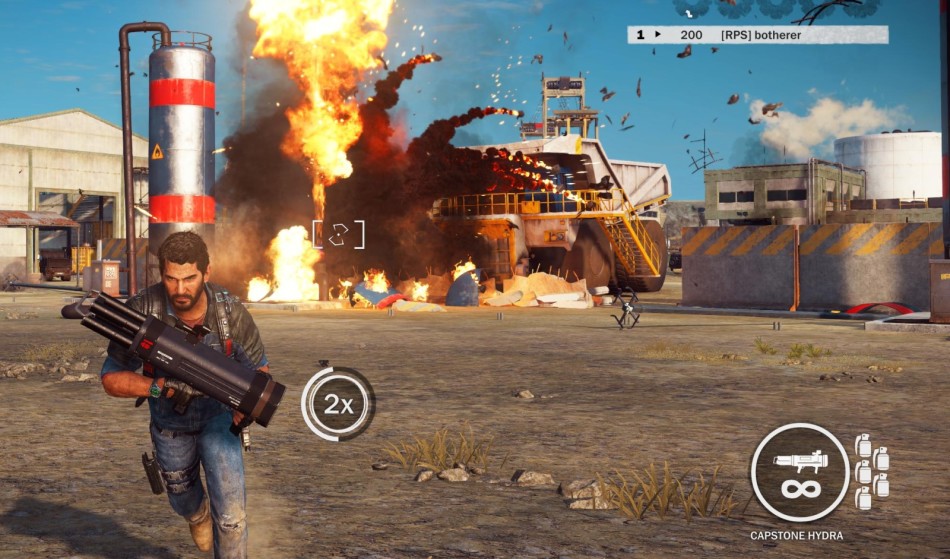Screen dimensions: 950x559
Task: Select the Capstone Hydra weapon icon
Action: click(x=799, y=471)
